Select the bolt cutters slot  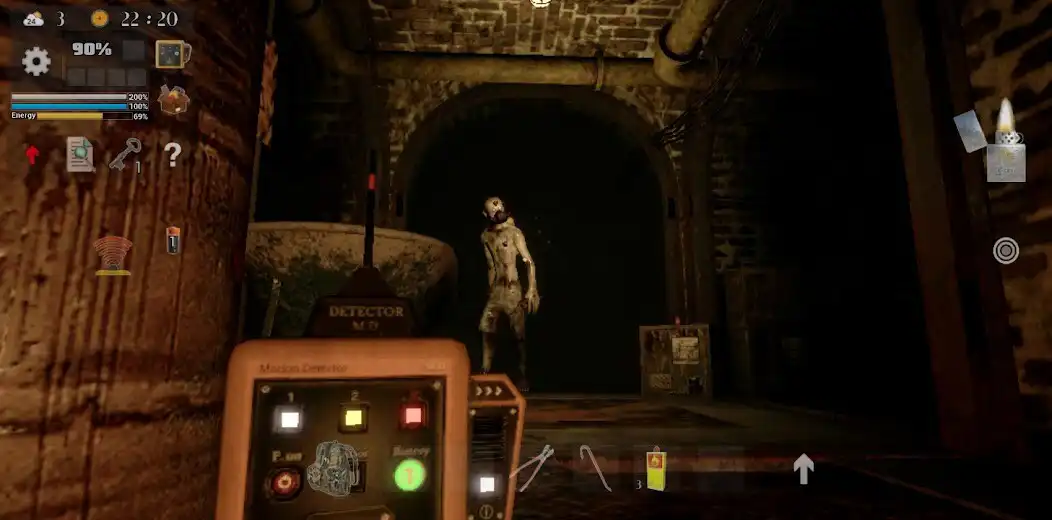[x=532, y=467]
